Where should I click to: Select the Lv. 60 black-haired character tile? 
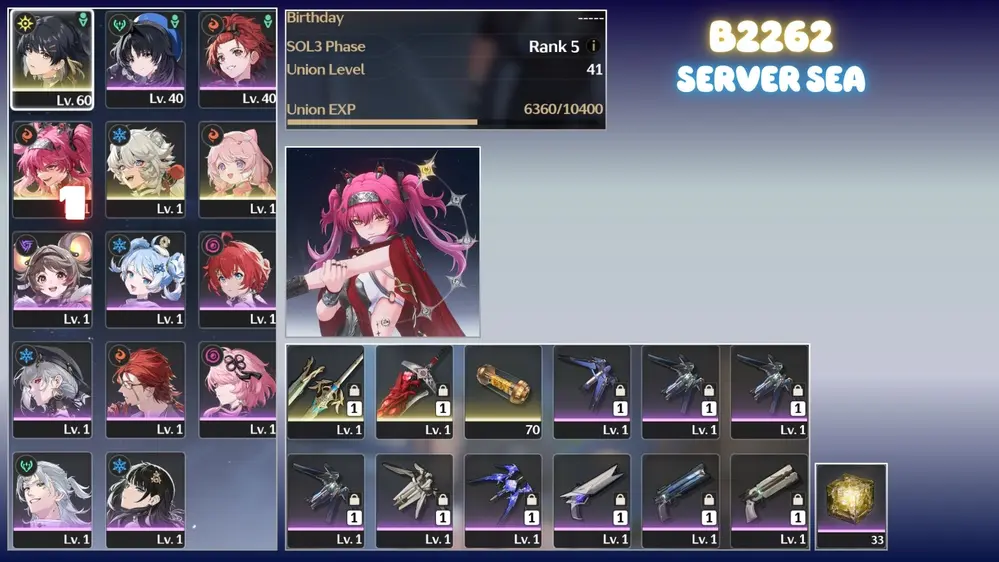click(x=52, y=59)
